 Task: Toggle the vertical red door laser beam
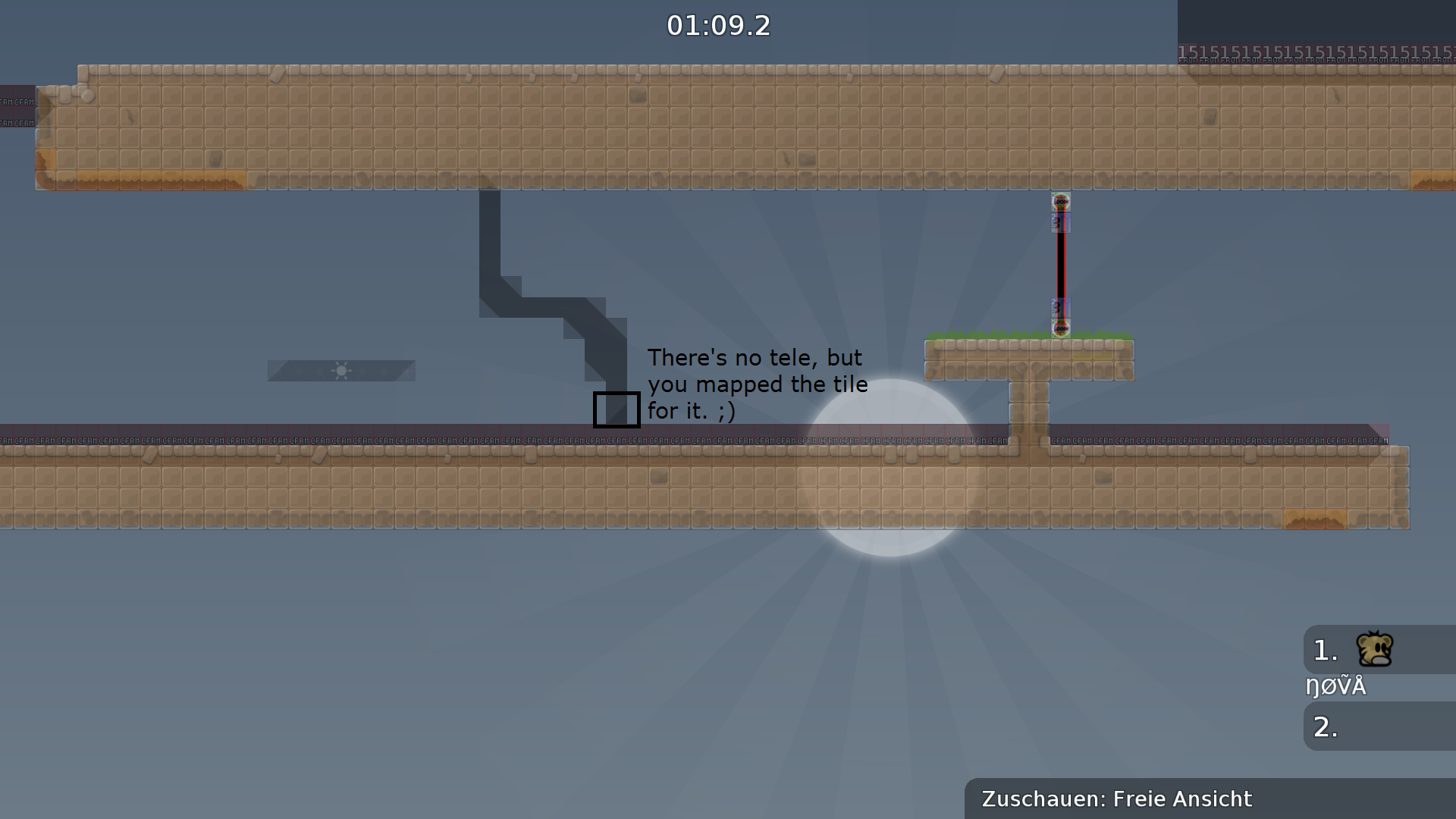[1060, 265]
